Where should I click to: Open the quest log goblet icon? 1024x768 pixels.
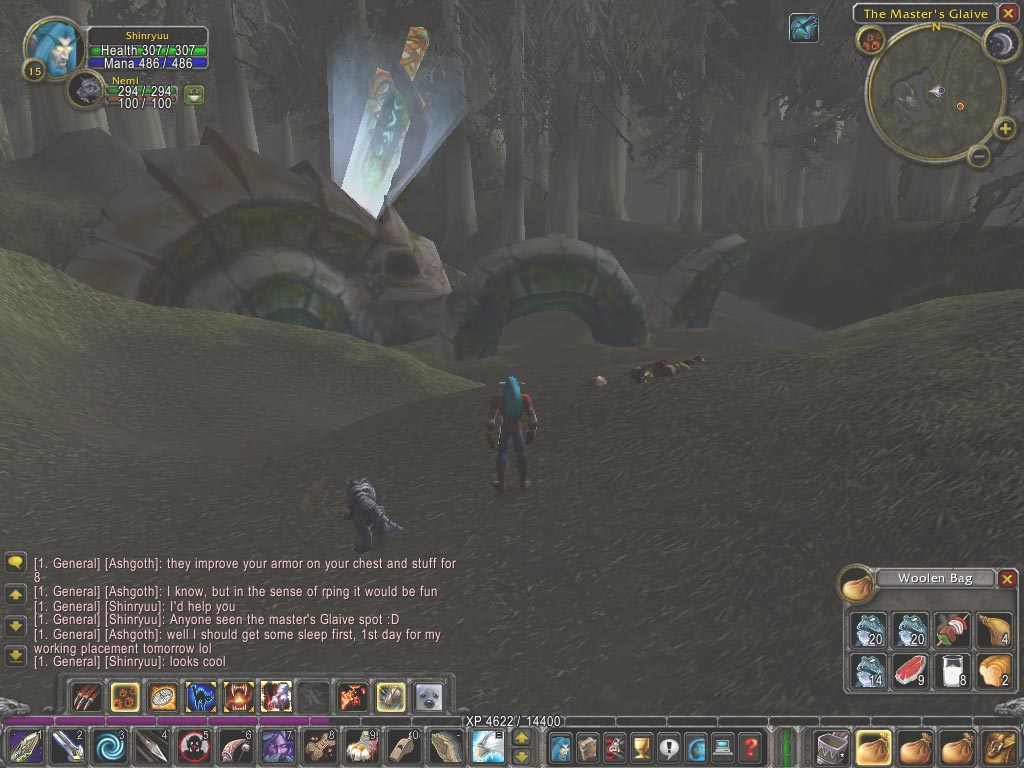click(641, 746)
